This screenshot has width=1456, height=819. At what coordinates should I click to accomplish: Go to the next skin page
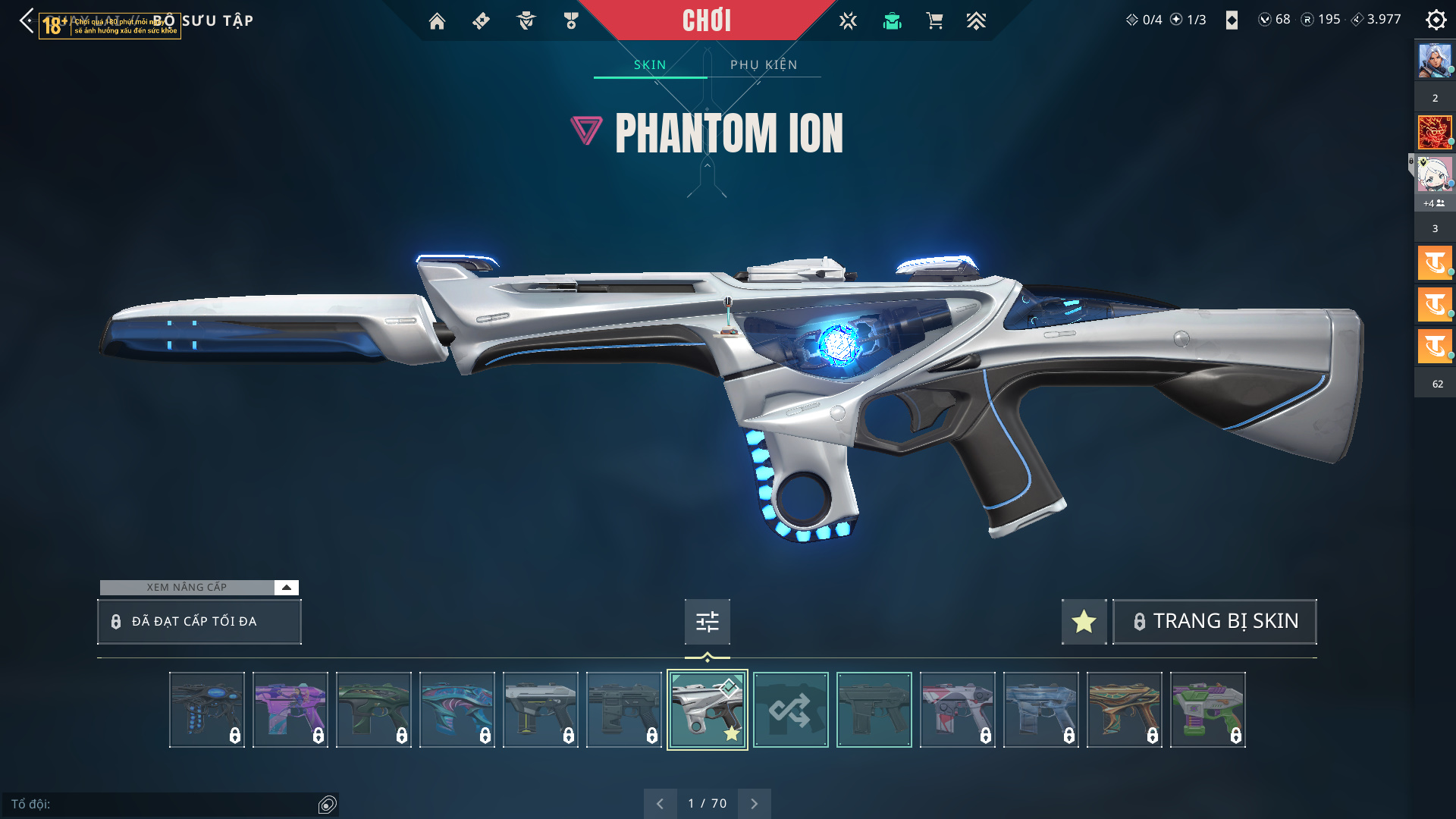click(754, 804)
